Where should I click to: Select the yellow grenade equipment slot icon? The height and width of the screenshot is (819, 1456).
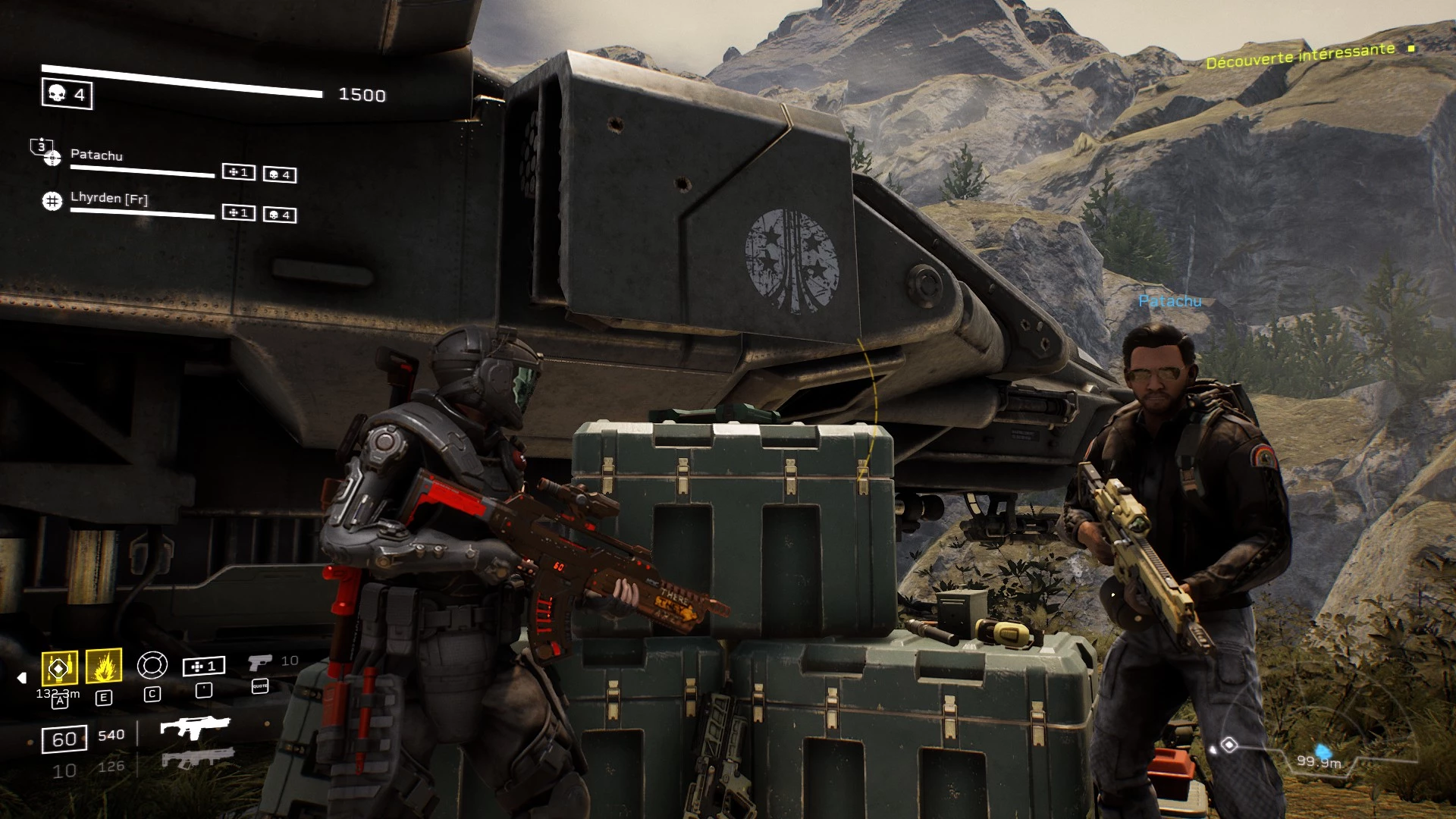pyautogui.click(x=59, y=668)
